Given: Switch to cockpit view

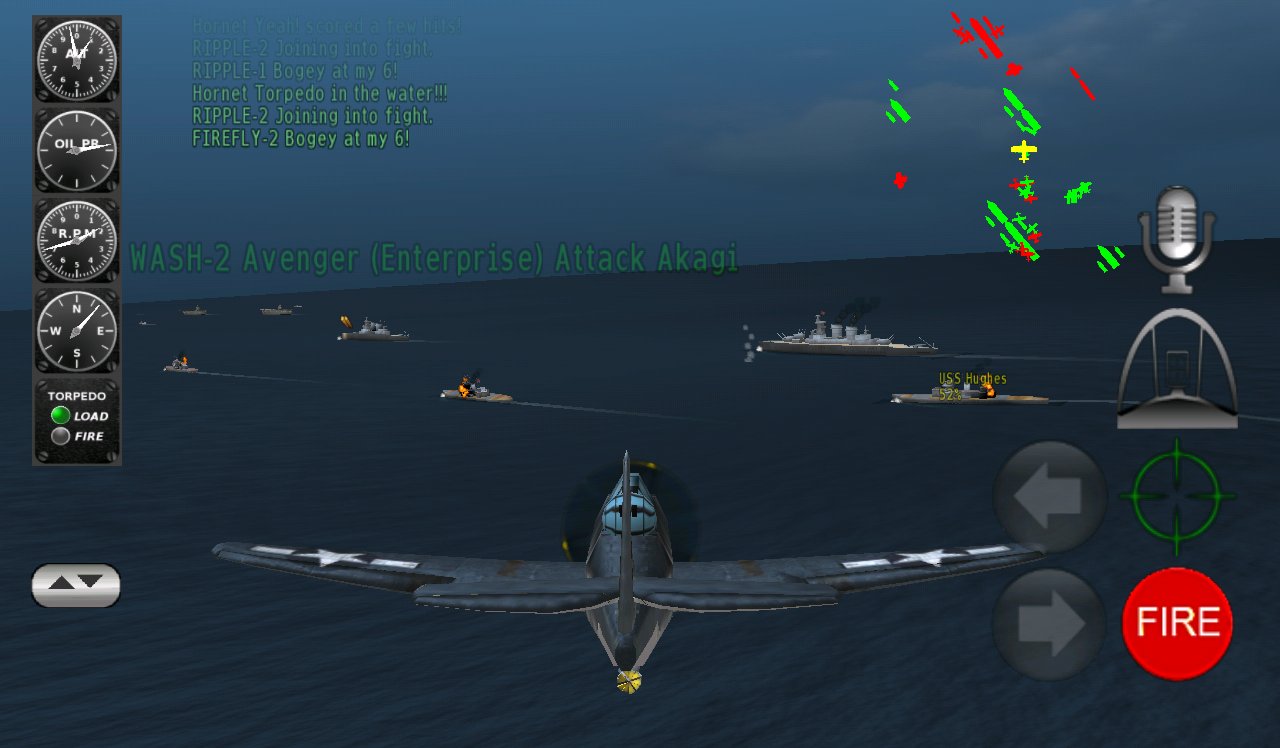Looking at the screenshot, I should 1176,370.
